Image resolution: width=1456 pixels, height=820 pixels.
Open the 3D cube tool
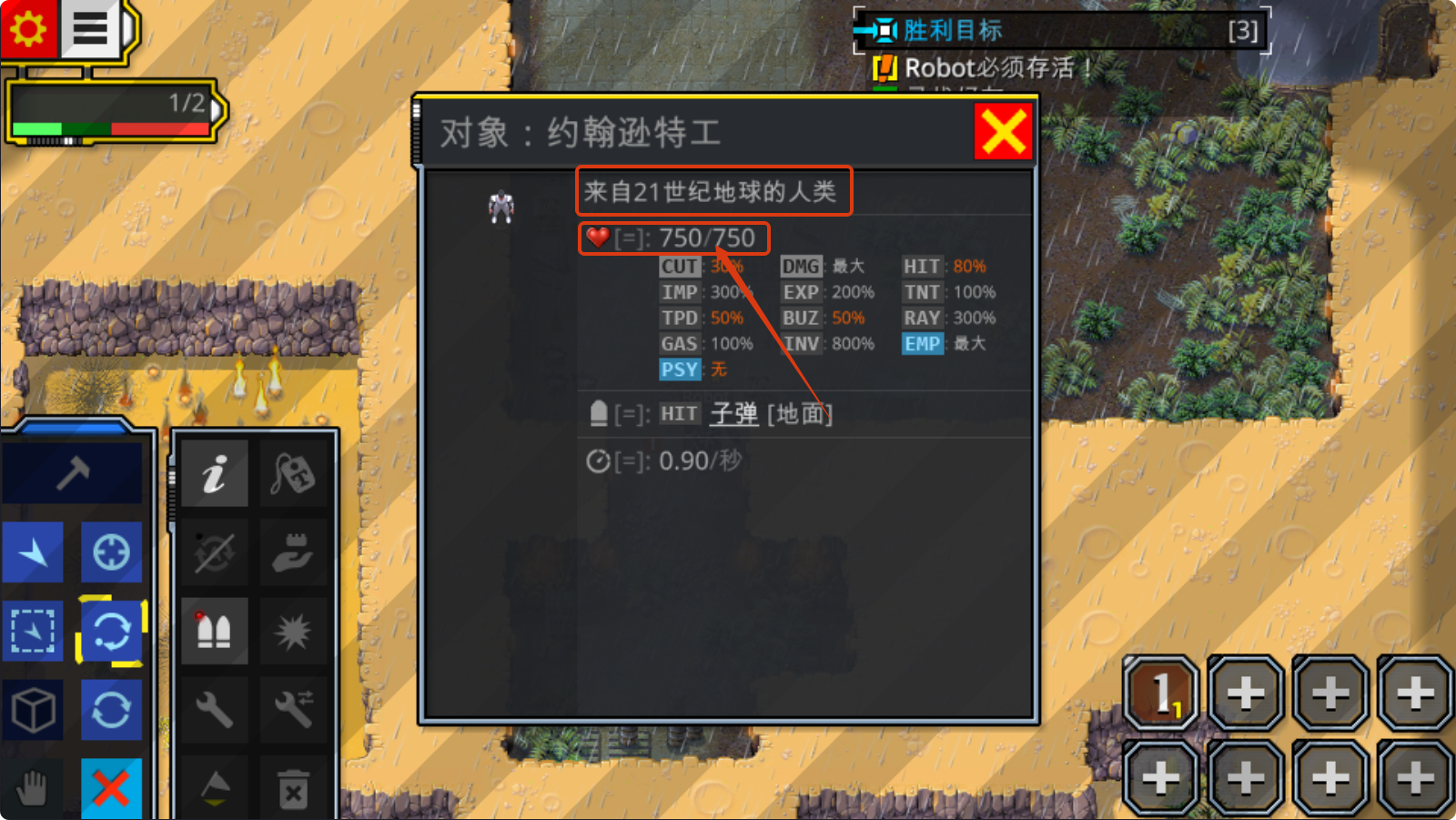coord(33,710)
